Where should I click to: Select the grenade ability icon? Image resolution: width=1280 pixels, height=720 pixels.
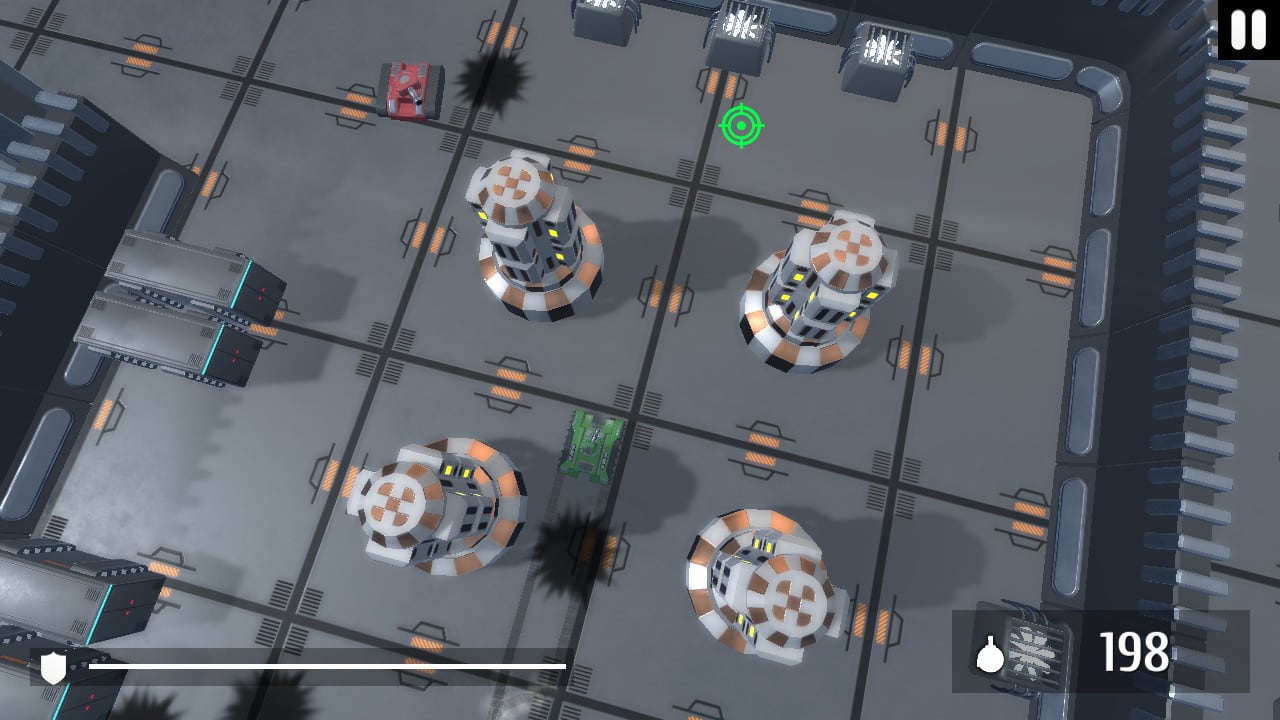[x=990, y=655]
